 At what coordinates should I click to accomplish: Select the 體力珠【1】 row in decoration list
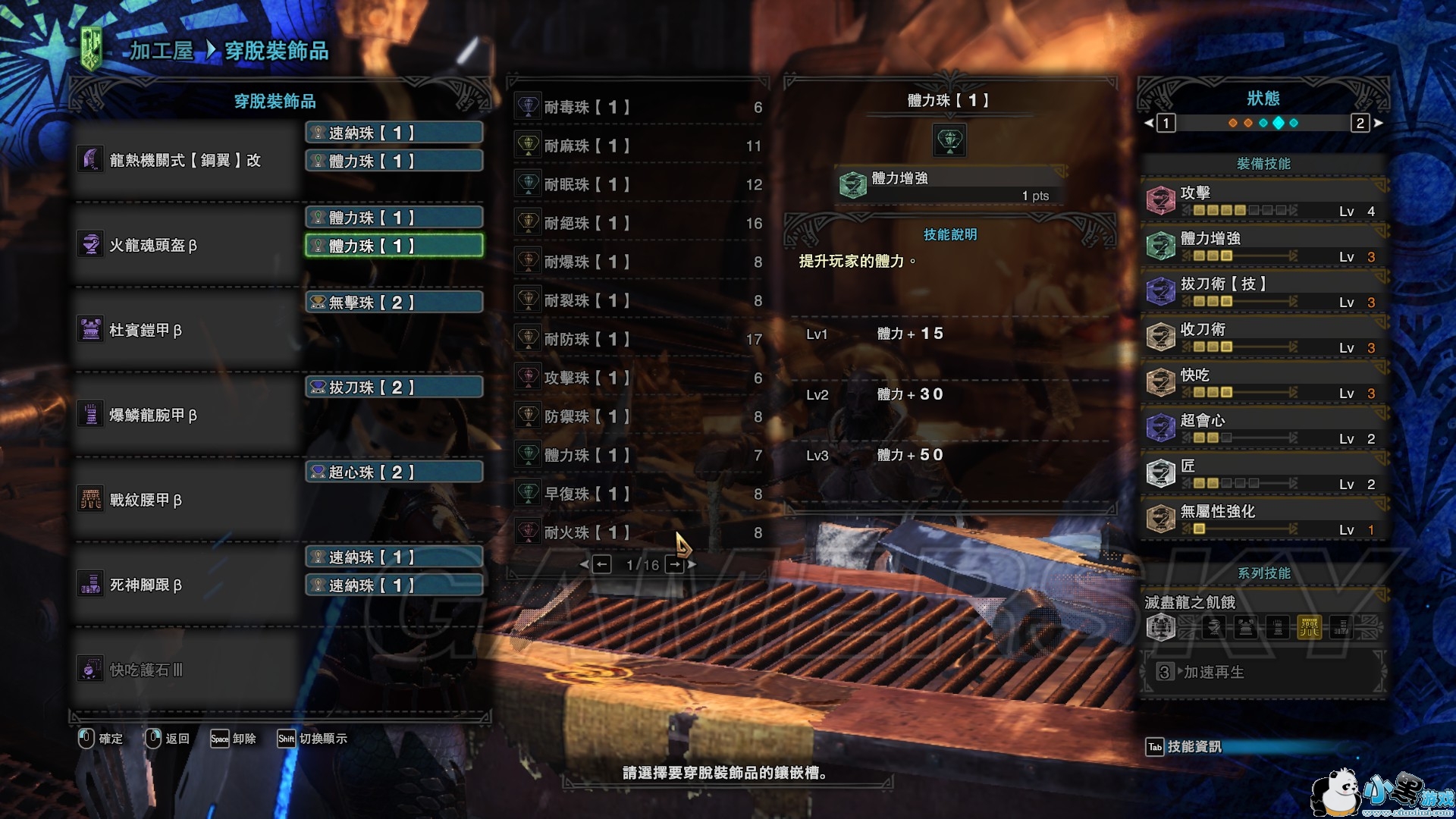click(x=639, y=456)
